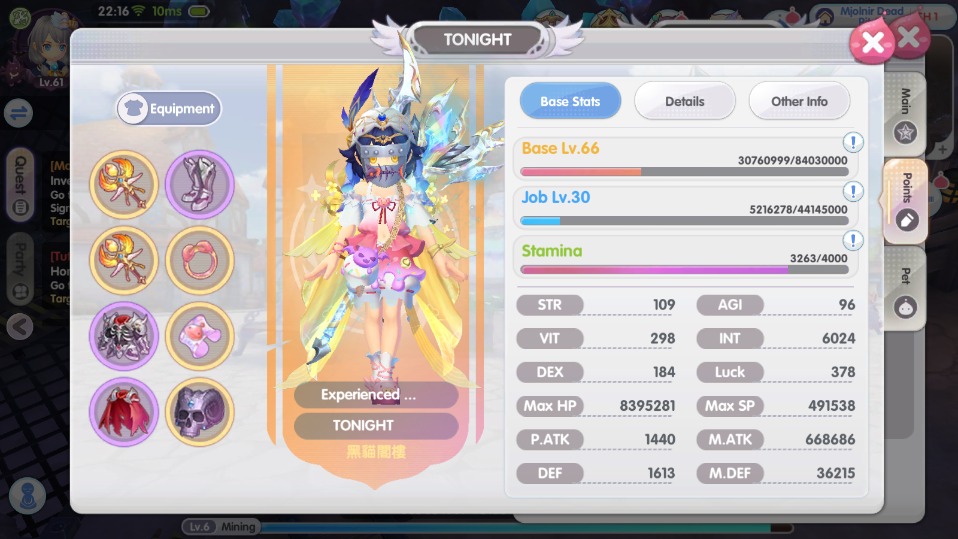
Task: Show info for Base Lv.66 experience
Action: click(x=853, y=143)
